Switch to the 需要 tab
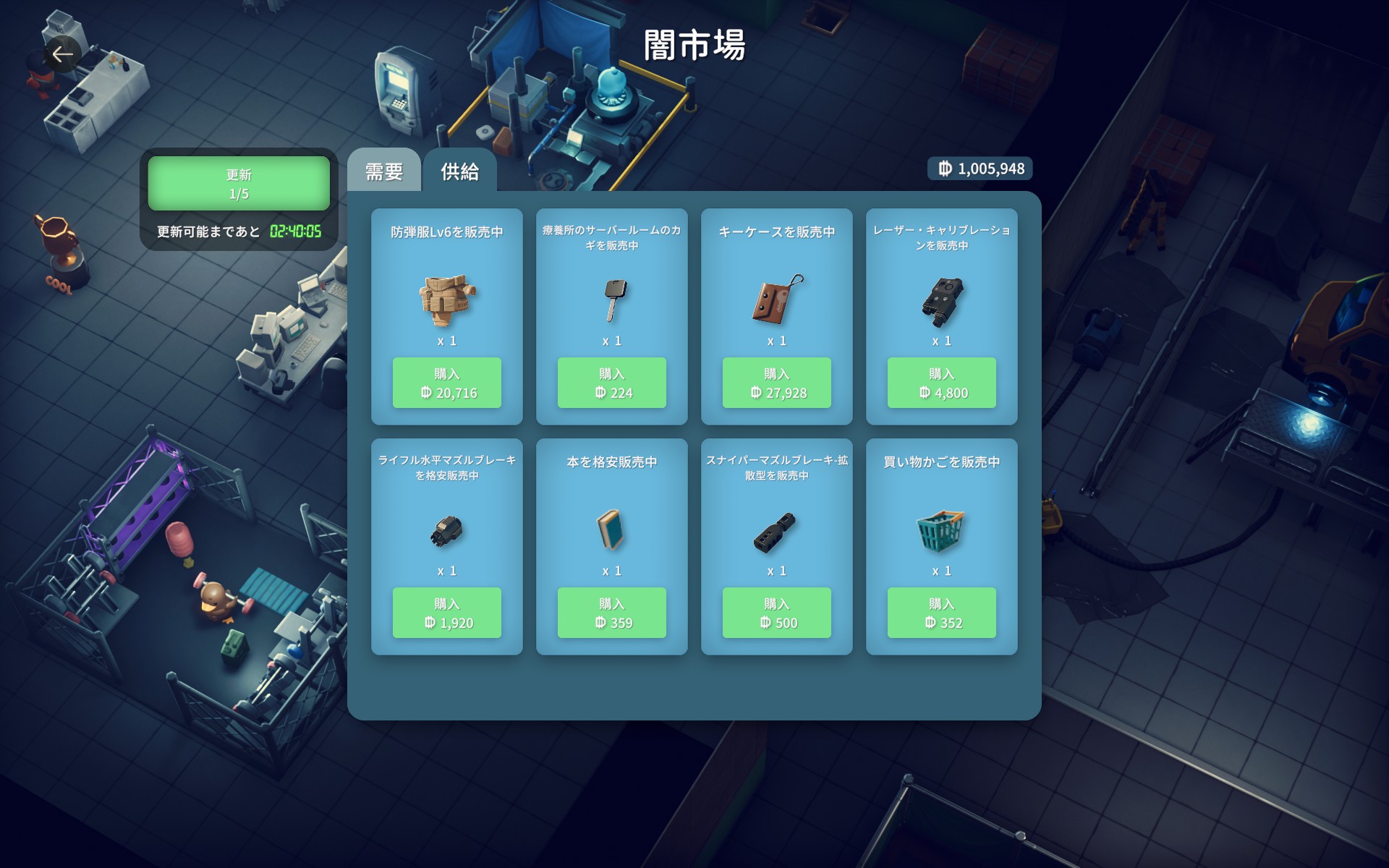Viewport: 1389px width, 868px height. pos(383,171)
